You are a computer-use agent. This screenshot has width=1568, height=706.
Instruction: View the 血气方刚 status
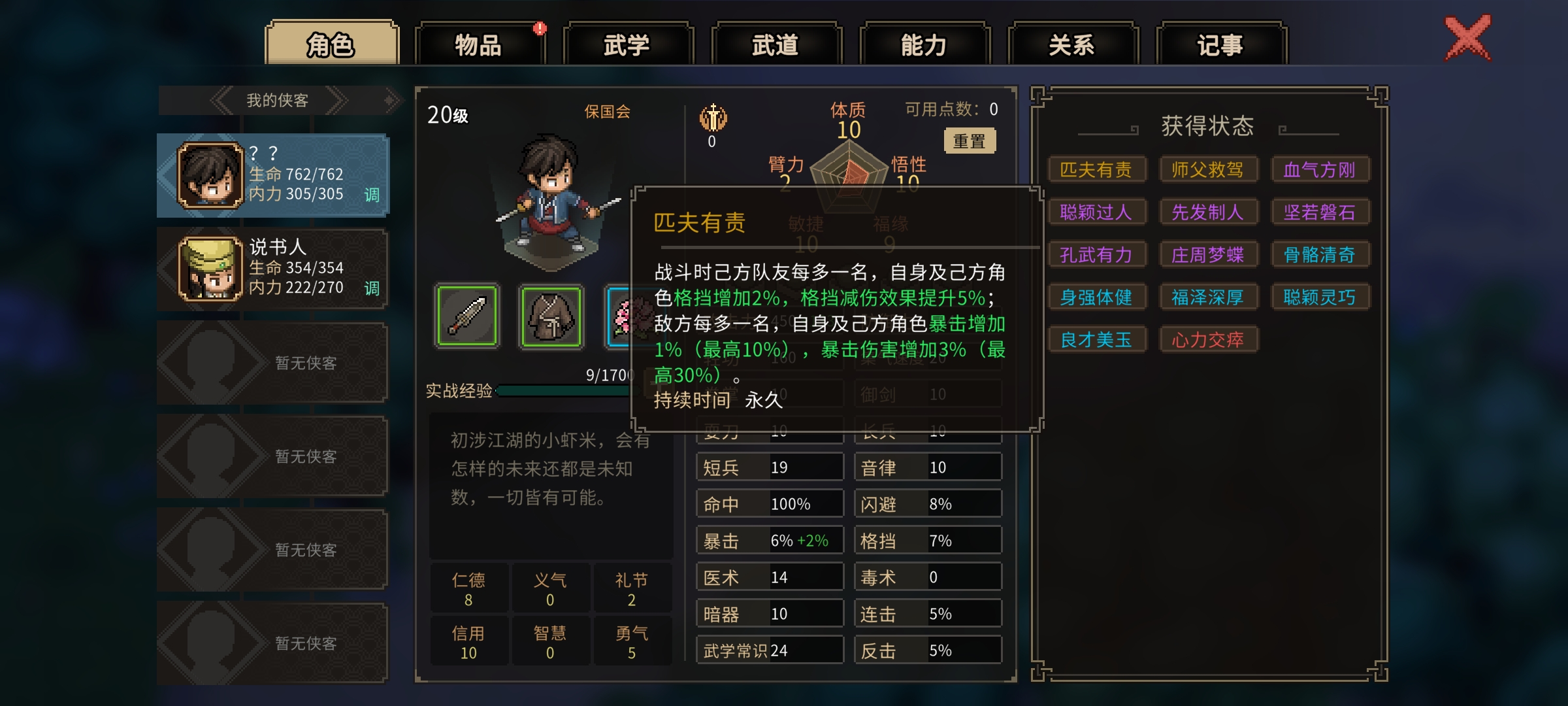pyautogui.click(x=1319, y=169)
